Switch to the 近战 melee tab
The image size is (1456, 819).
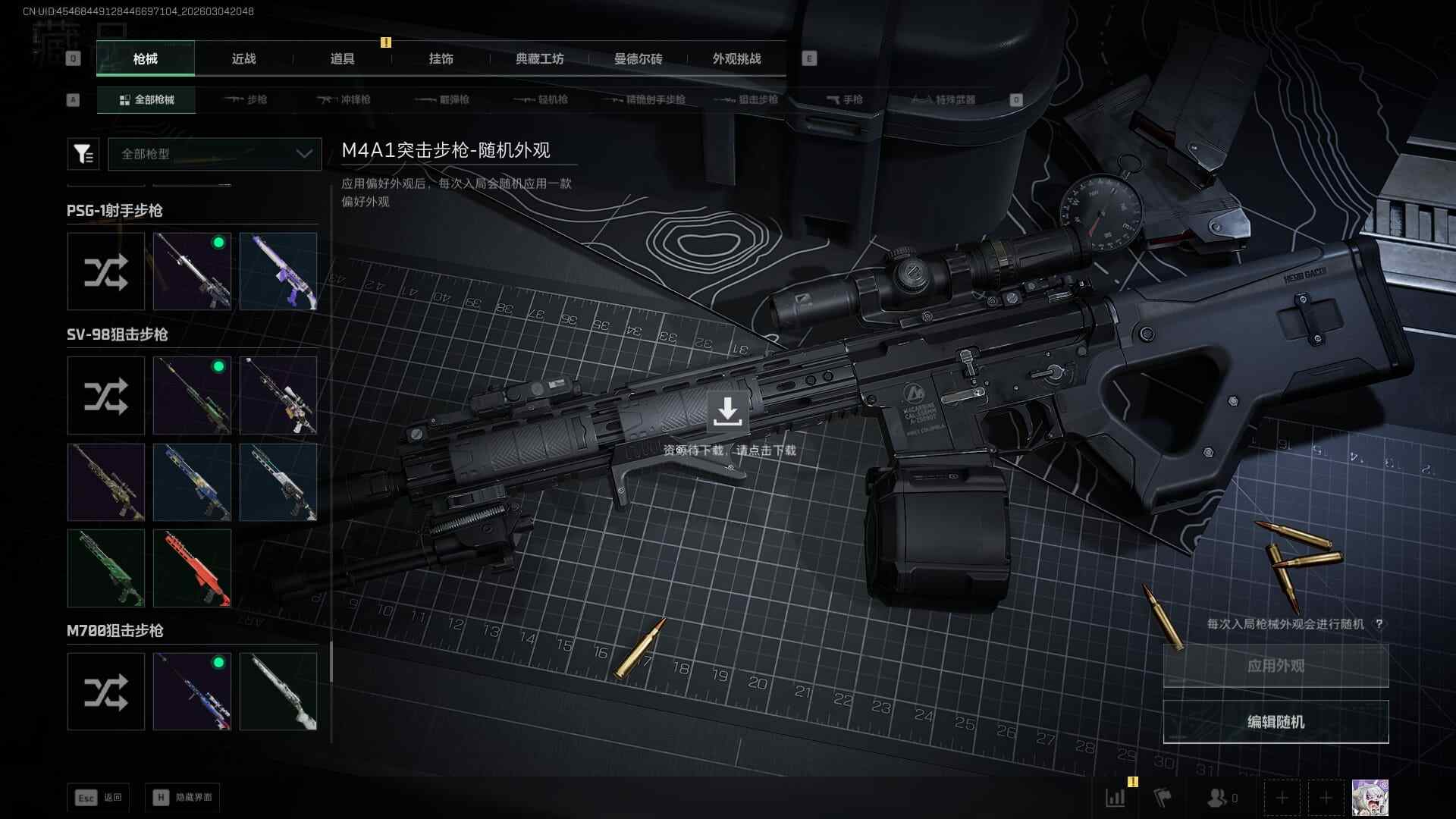243,59
